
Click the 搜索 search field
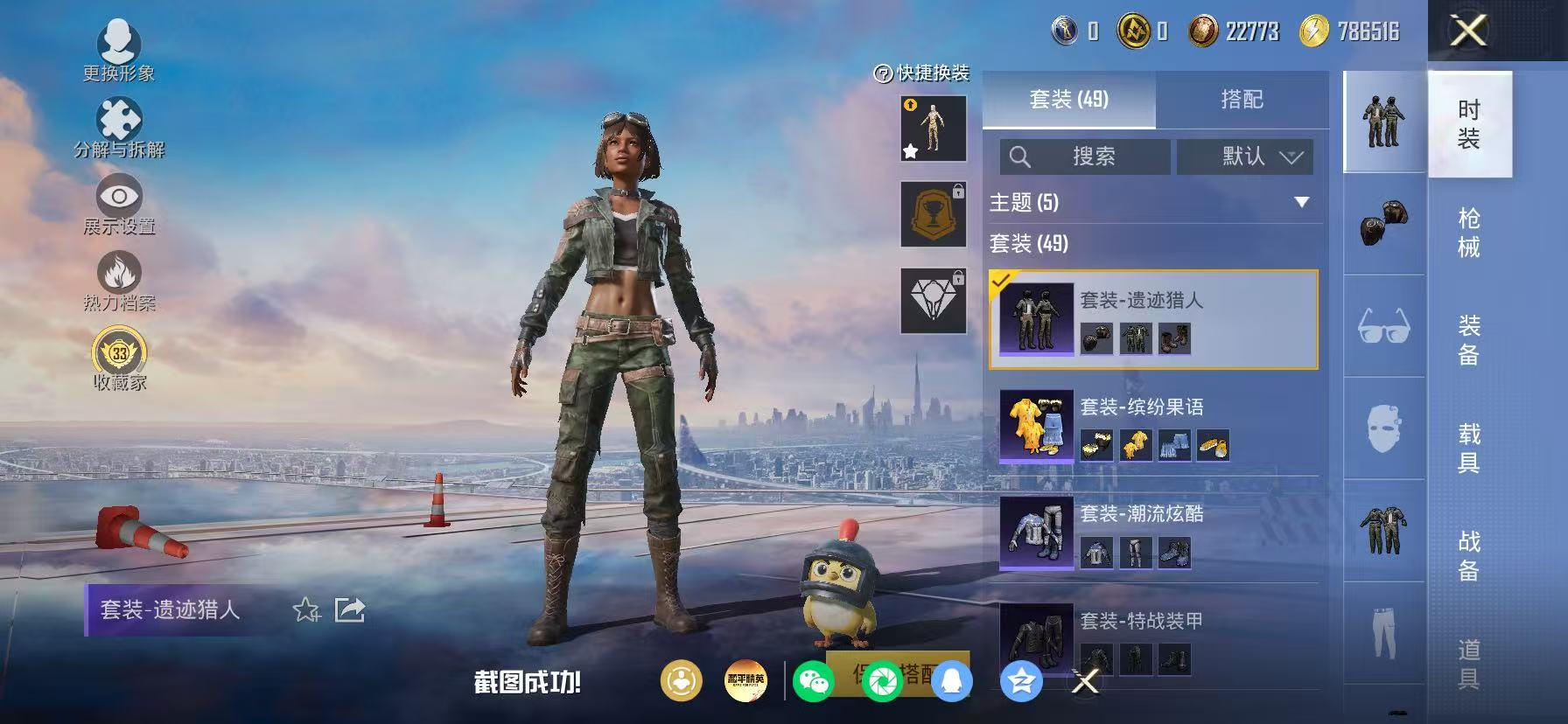[x=1085, y=157]
